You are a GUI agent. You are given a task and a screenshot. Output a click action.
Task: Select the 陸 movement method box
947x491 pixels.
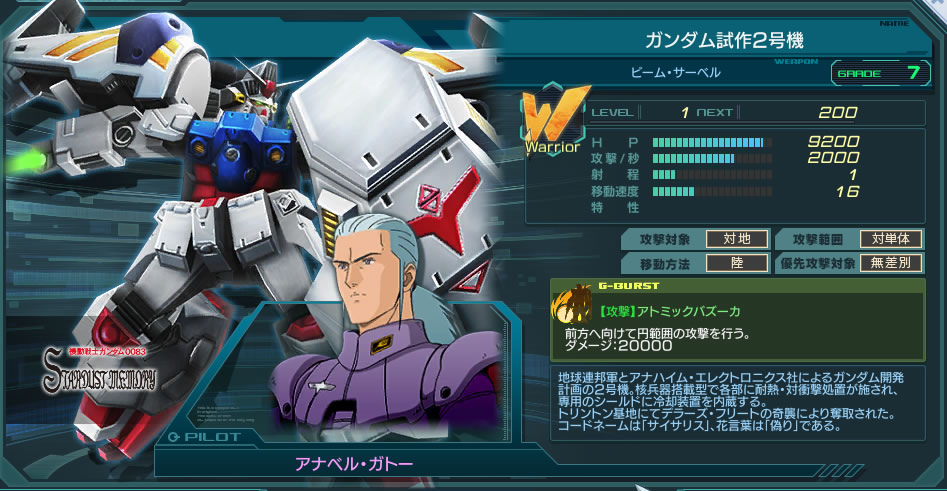pyautogui.click(x=737, y=263)
